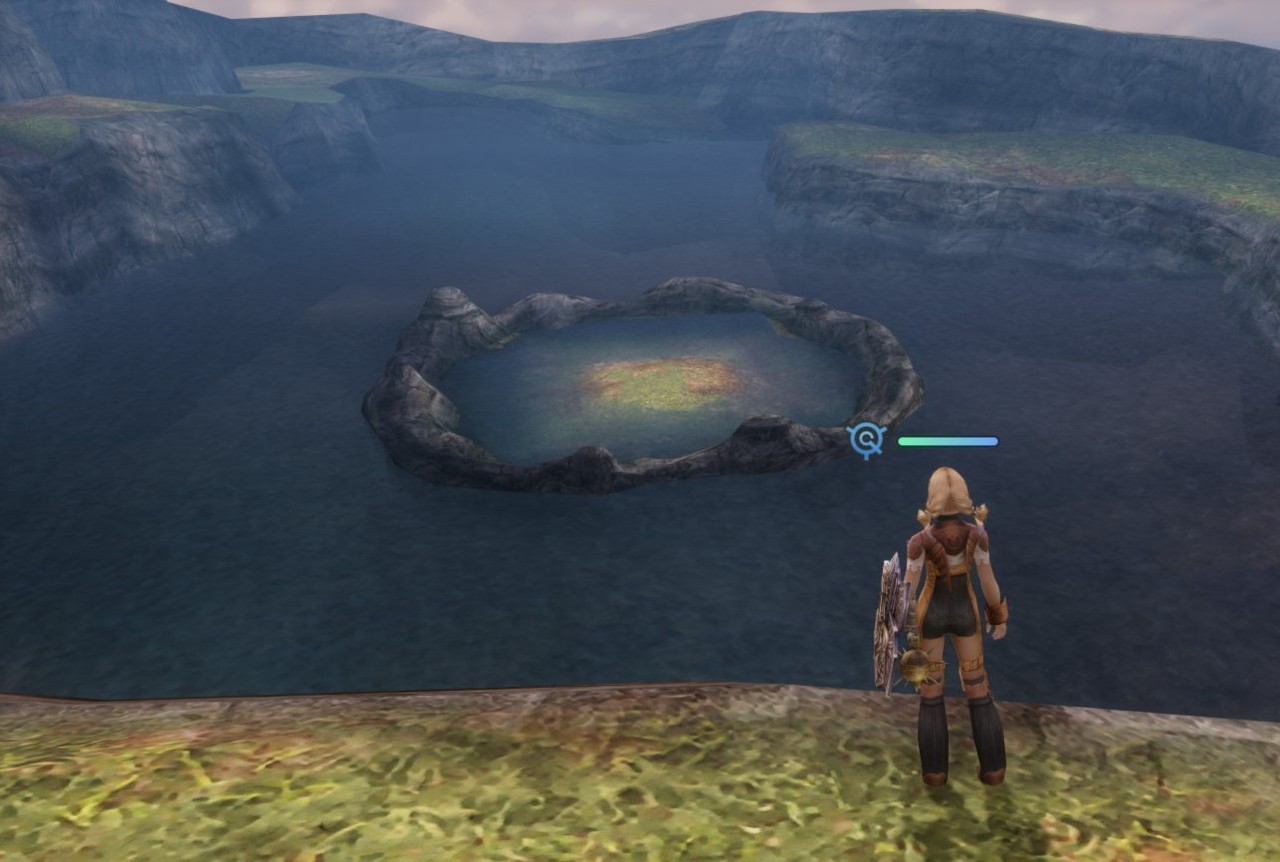Click the blue target reticle icon
This screenshot has height=862, width=1280.
click(x=866, y=440)
